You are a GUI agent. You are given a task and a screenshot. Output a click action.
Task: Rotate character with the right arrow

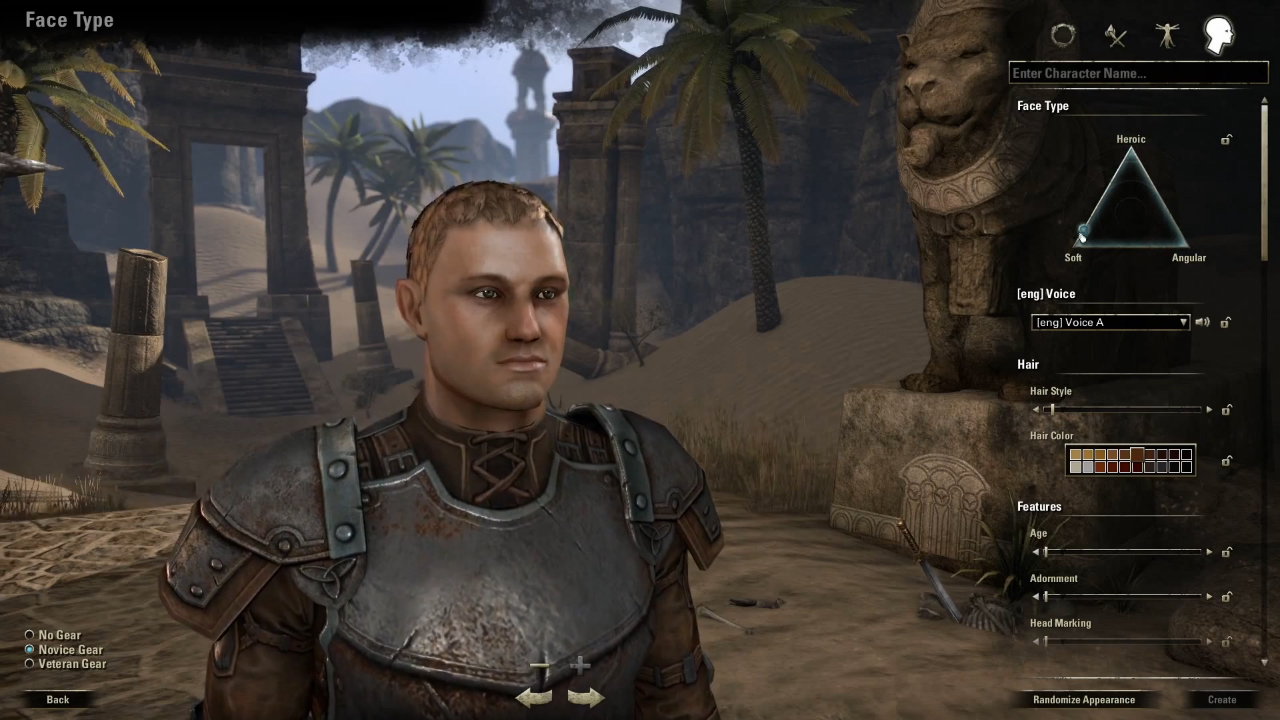(585, 697)
